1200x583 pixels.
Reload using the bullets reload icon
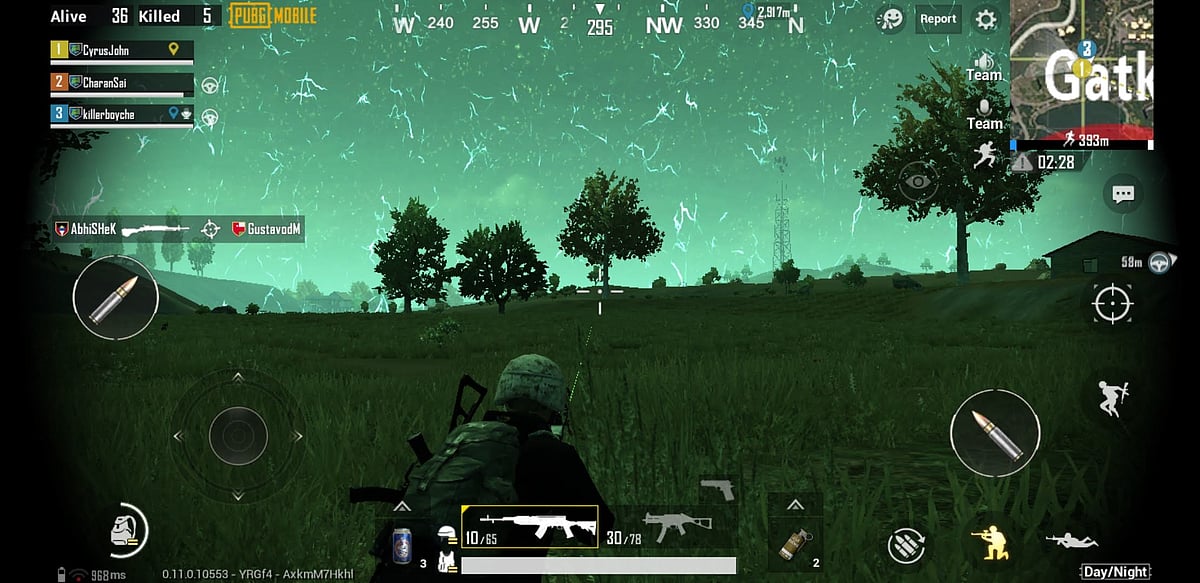[x=906, y=545]
